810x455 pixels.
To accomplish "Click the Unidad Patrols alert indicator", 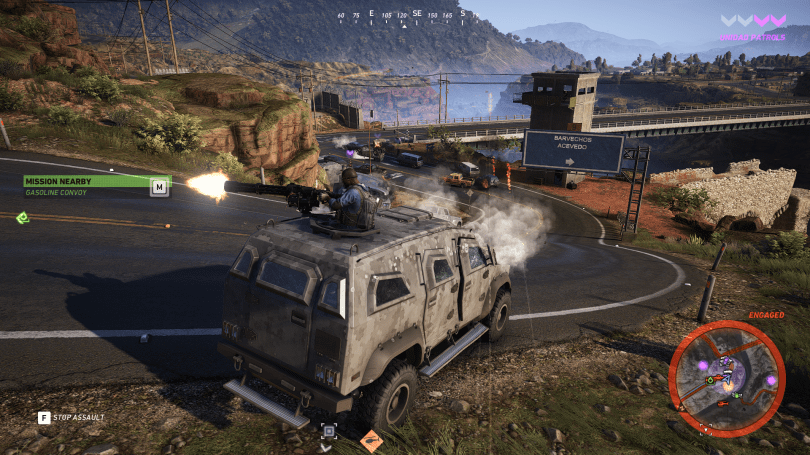I will (x=753, y=26).
